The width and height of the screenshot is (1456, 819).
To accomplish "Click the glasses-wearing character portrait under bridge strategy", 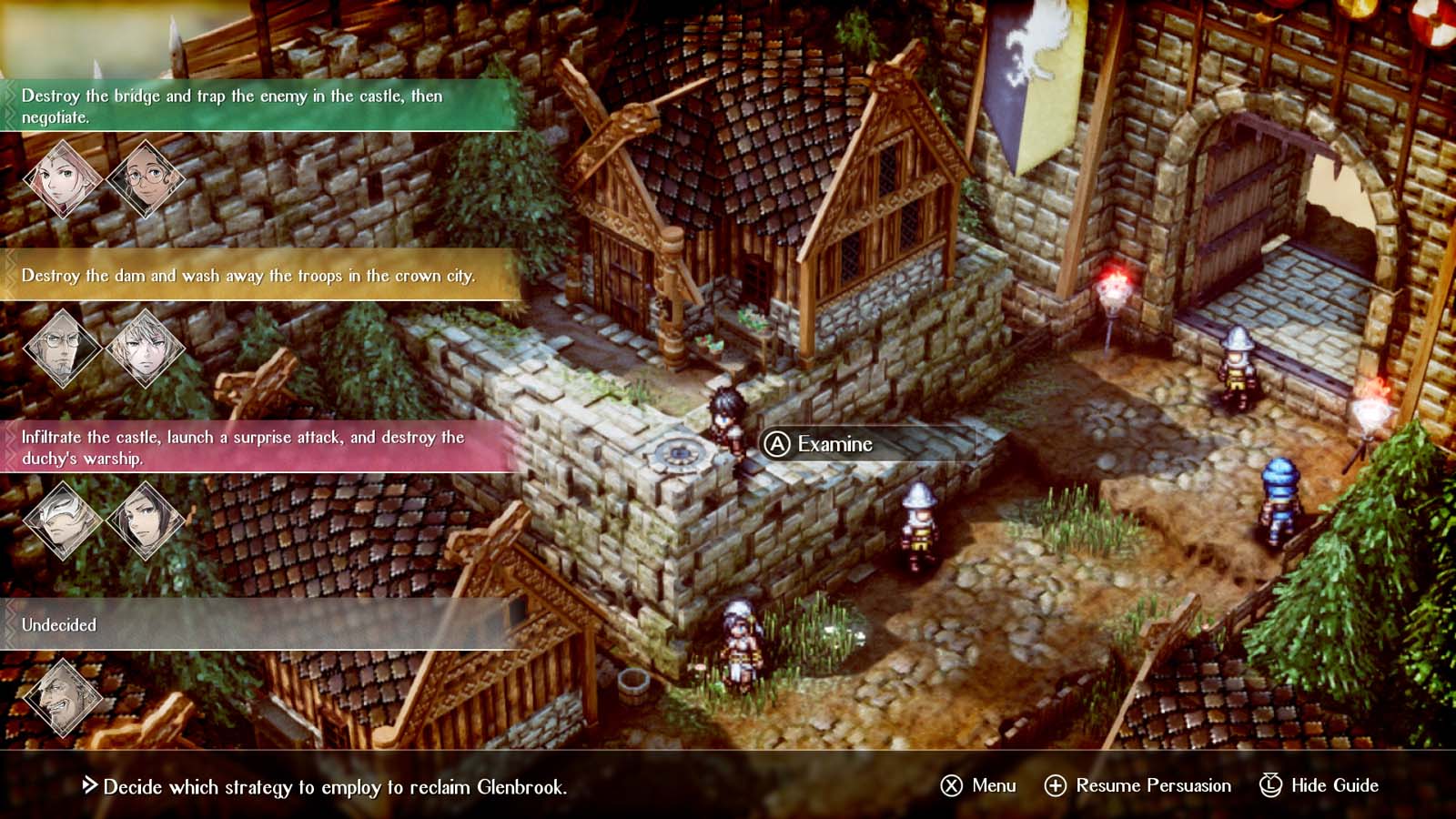I will click(146, 177).
